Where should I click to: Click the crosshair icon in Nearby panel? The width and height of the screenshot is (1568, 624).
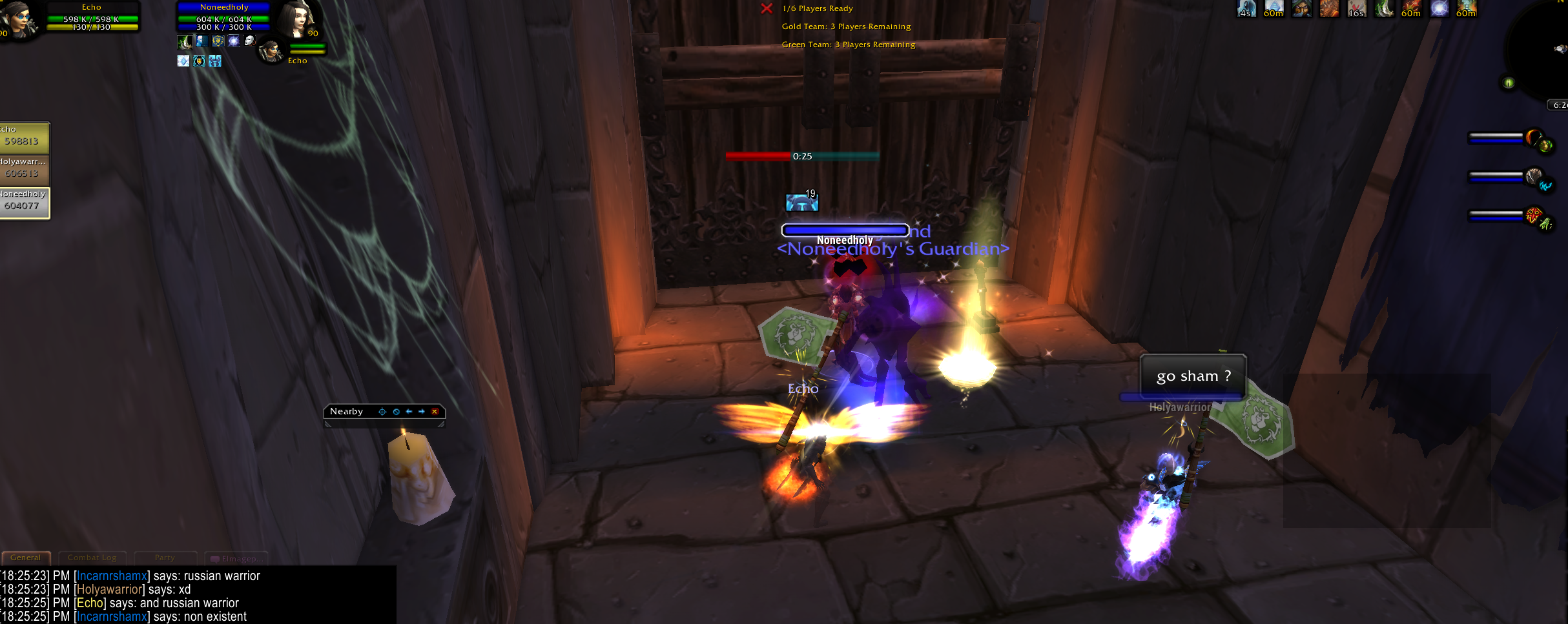(x=382, y=412)
